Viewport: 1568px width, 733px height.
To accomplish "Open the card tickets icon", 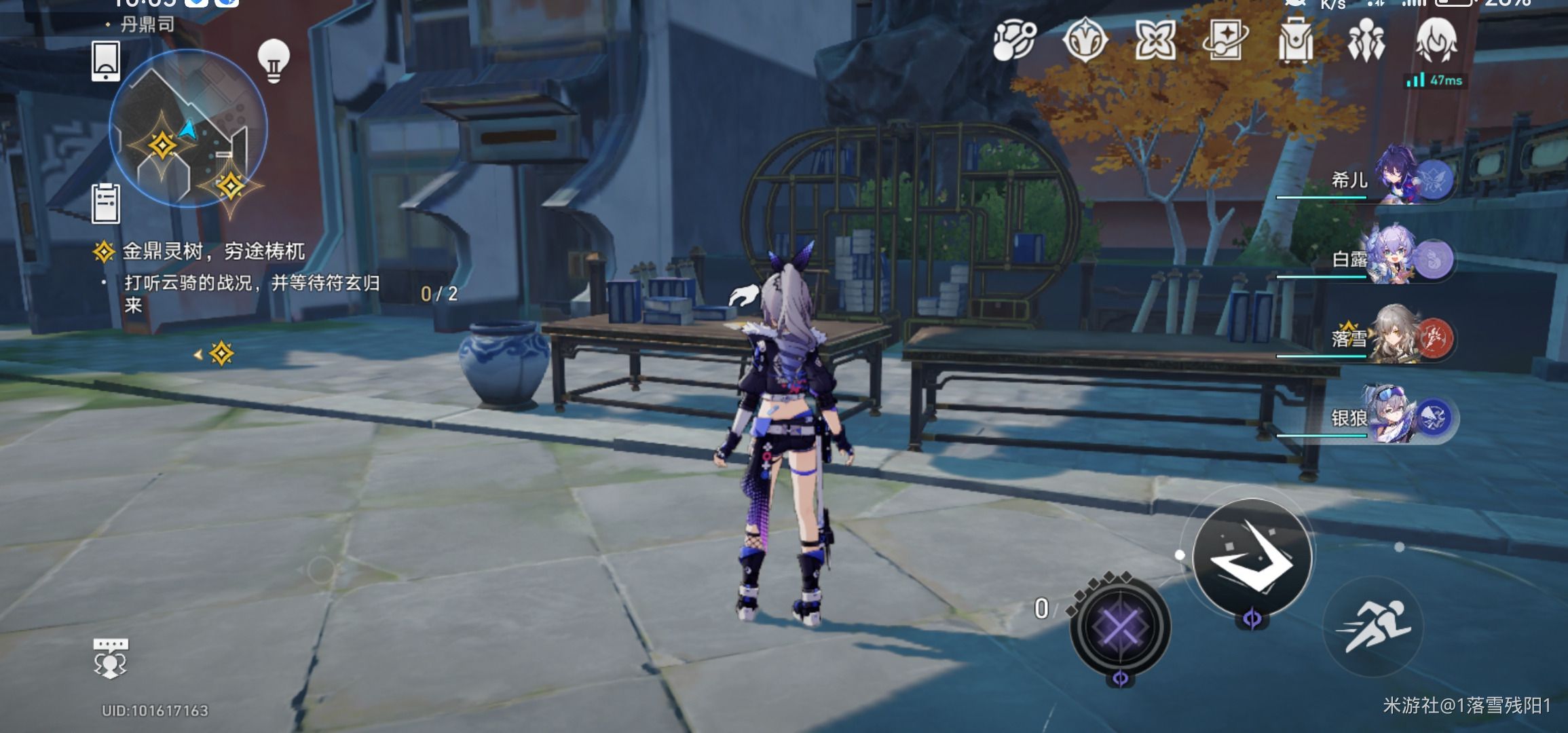I will pyautogui.click(x=1225, y=40).
